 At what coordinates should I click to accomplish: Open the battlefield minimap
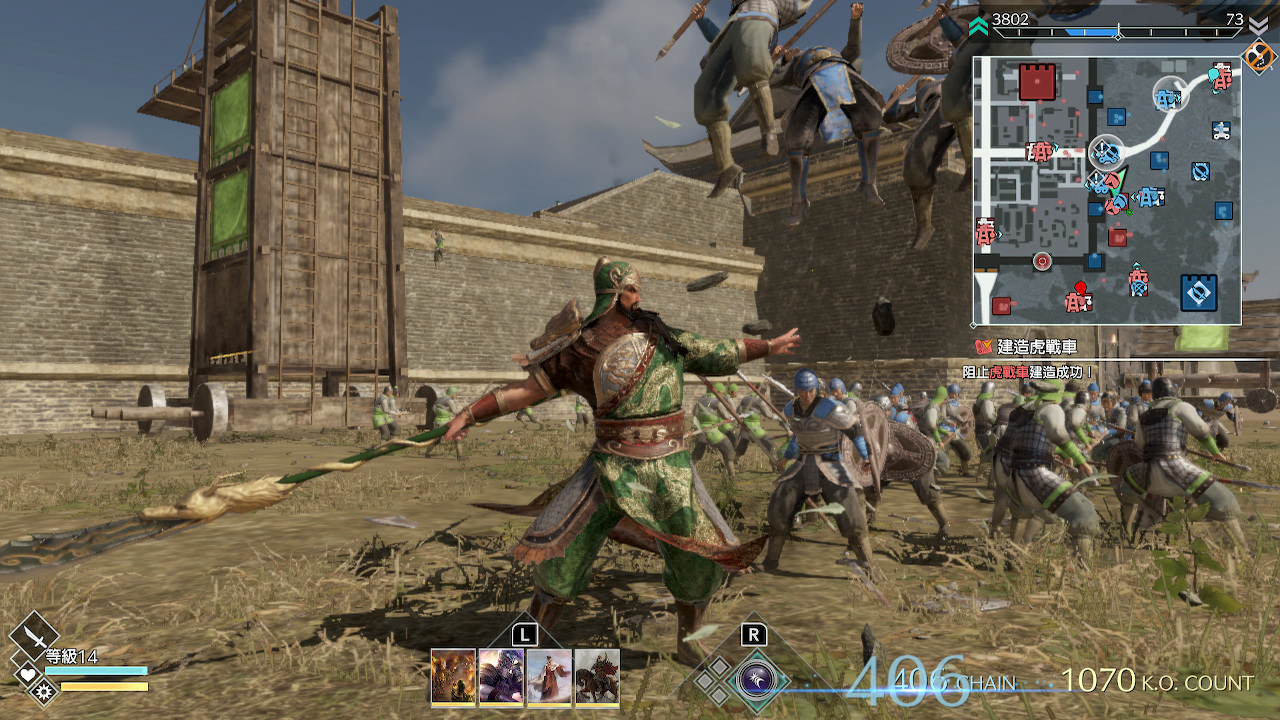pos(1107,190)
